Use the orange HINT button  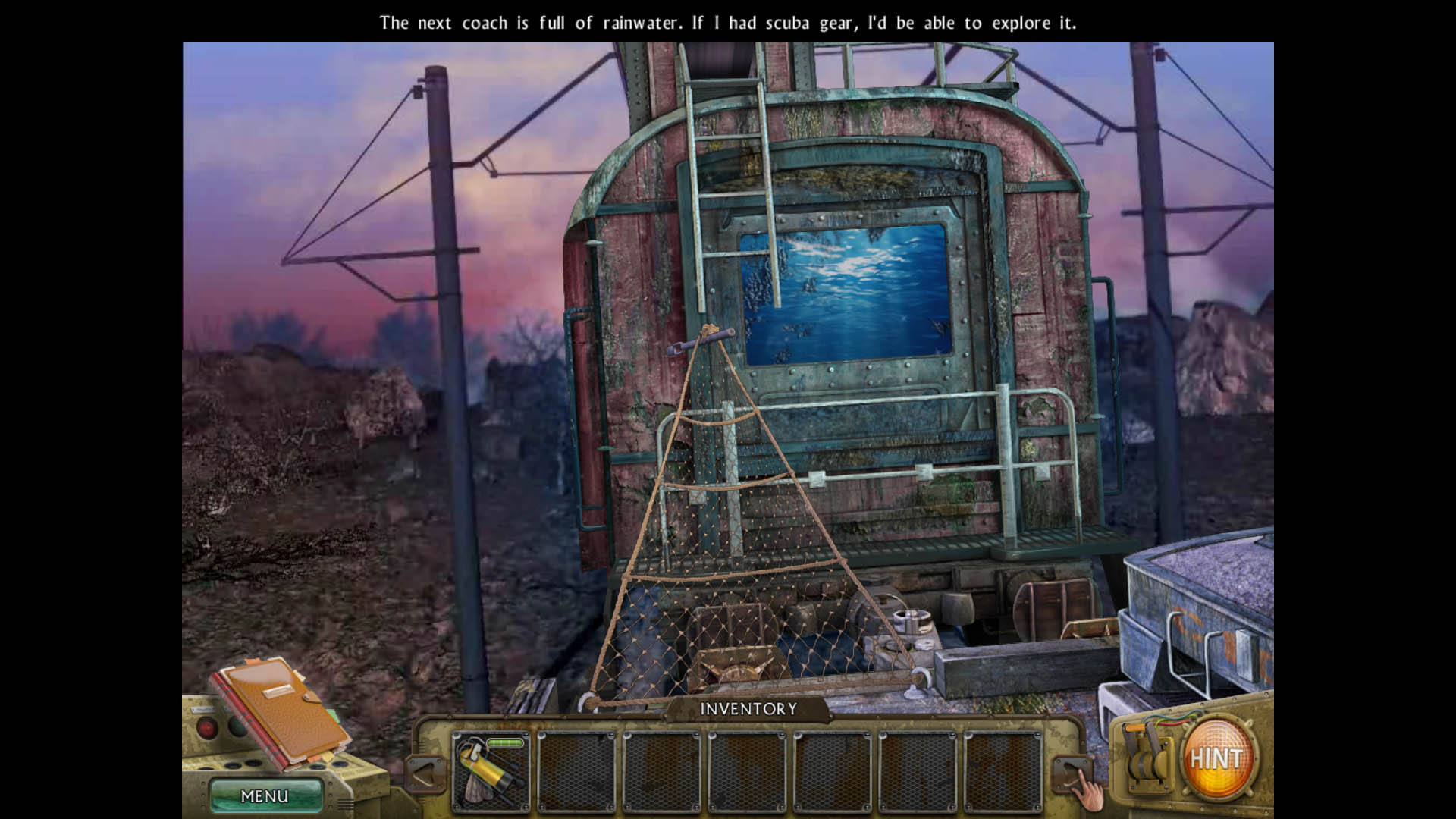[x=1216, y=758]
